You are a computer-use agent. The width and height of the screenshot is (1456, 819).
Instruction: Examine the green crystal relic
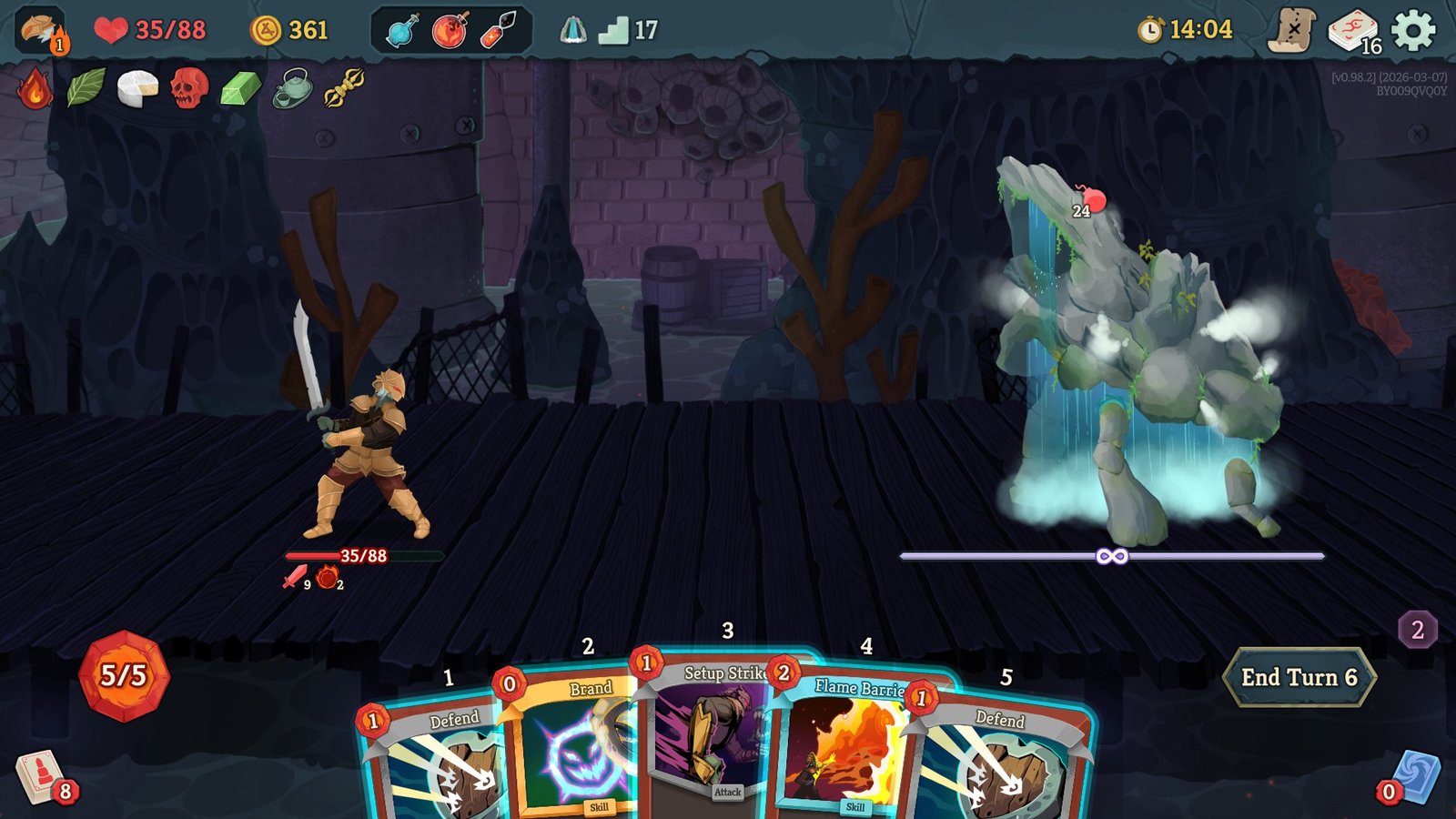[240, 88]
